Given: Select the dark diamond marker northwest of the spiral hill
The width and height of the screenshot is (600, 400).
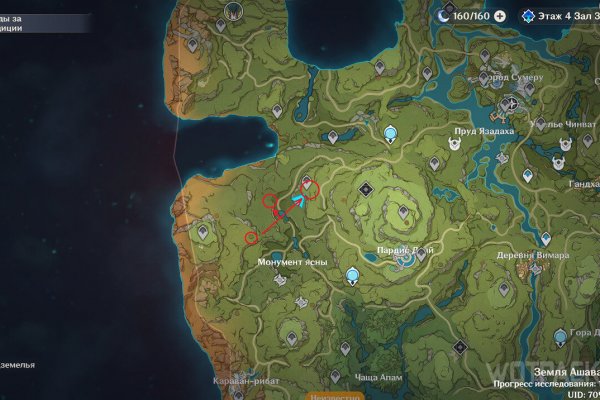Looking at the screenshot, I should tap(366, 188).
